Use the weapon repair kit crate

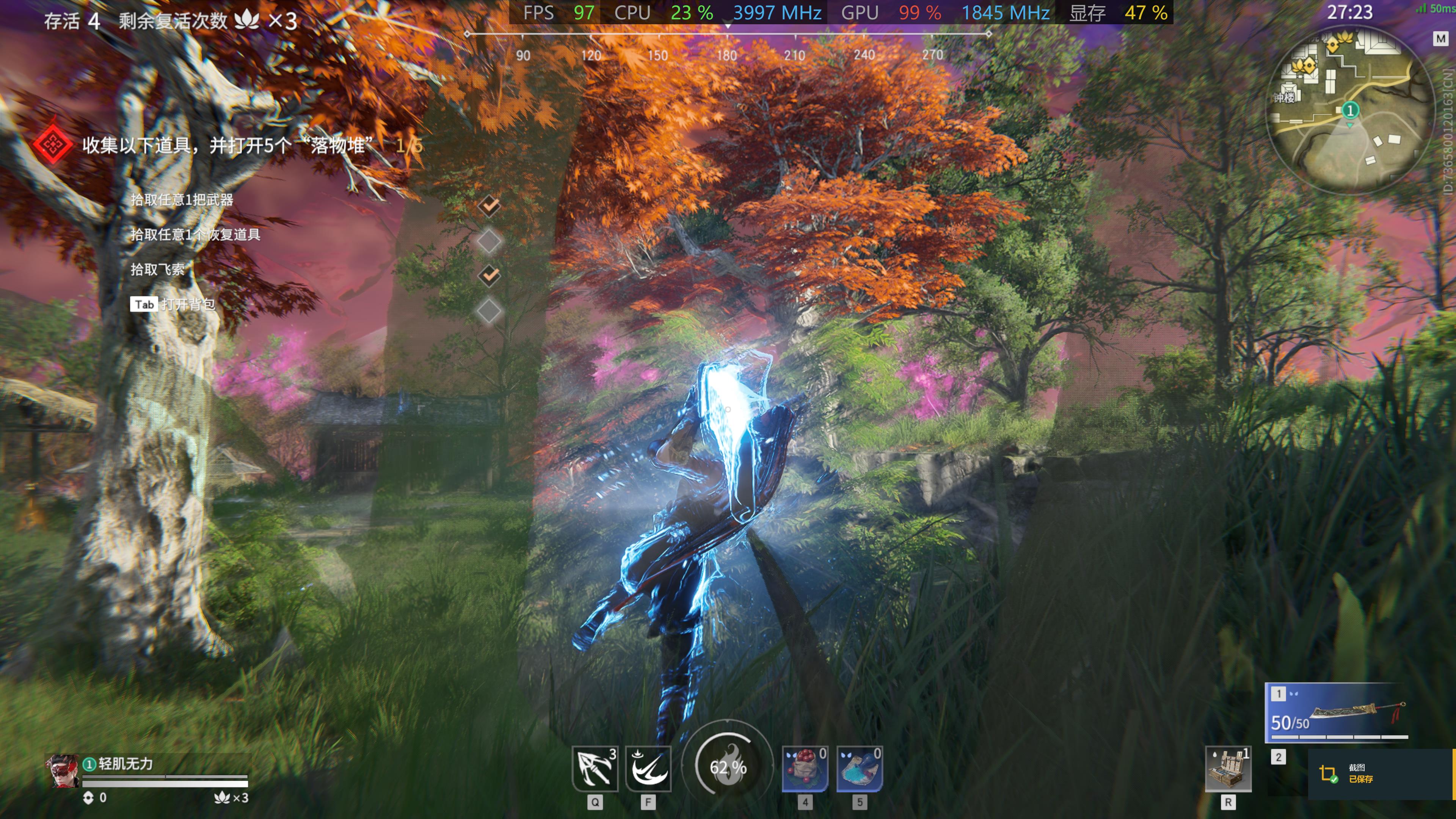coord(1228,769)
